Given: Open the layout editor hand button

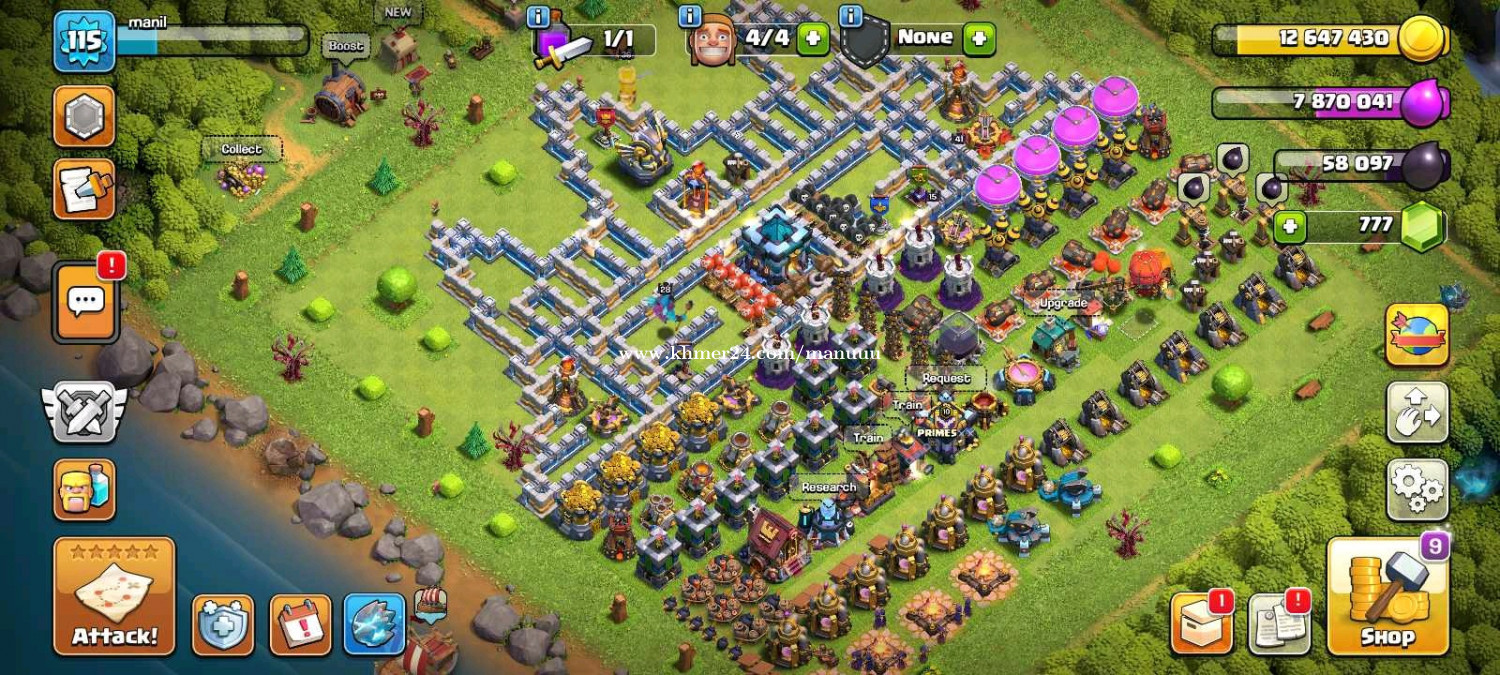Looking at the screenshot, I should point(1416,412).
